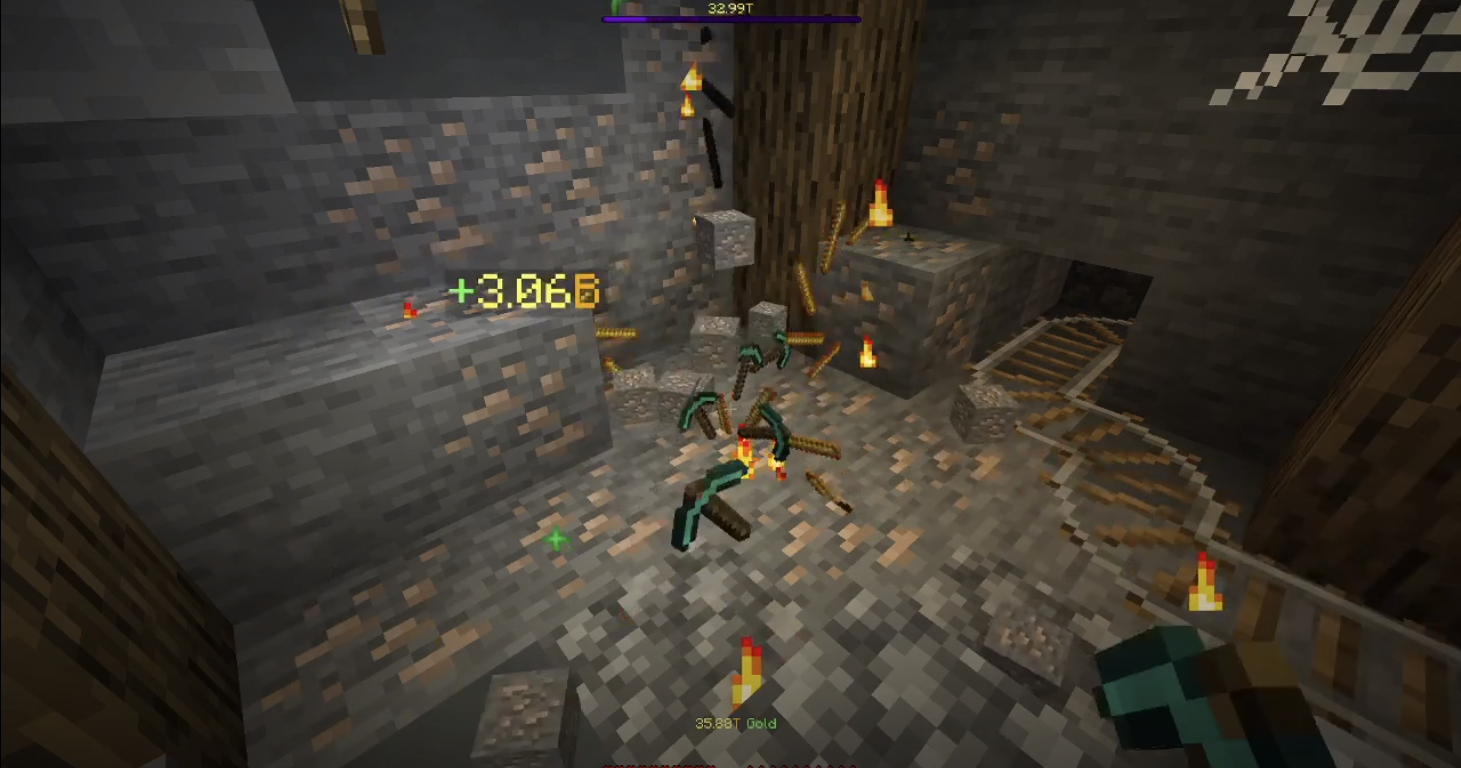Click the green sprout icon on the boss bar
This screenshot has height=768, width=1461.
click(x=614, y=6)
